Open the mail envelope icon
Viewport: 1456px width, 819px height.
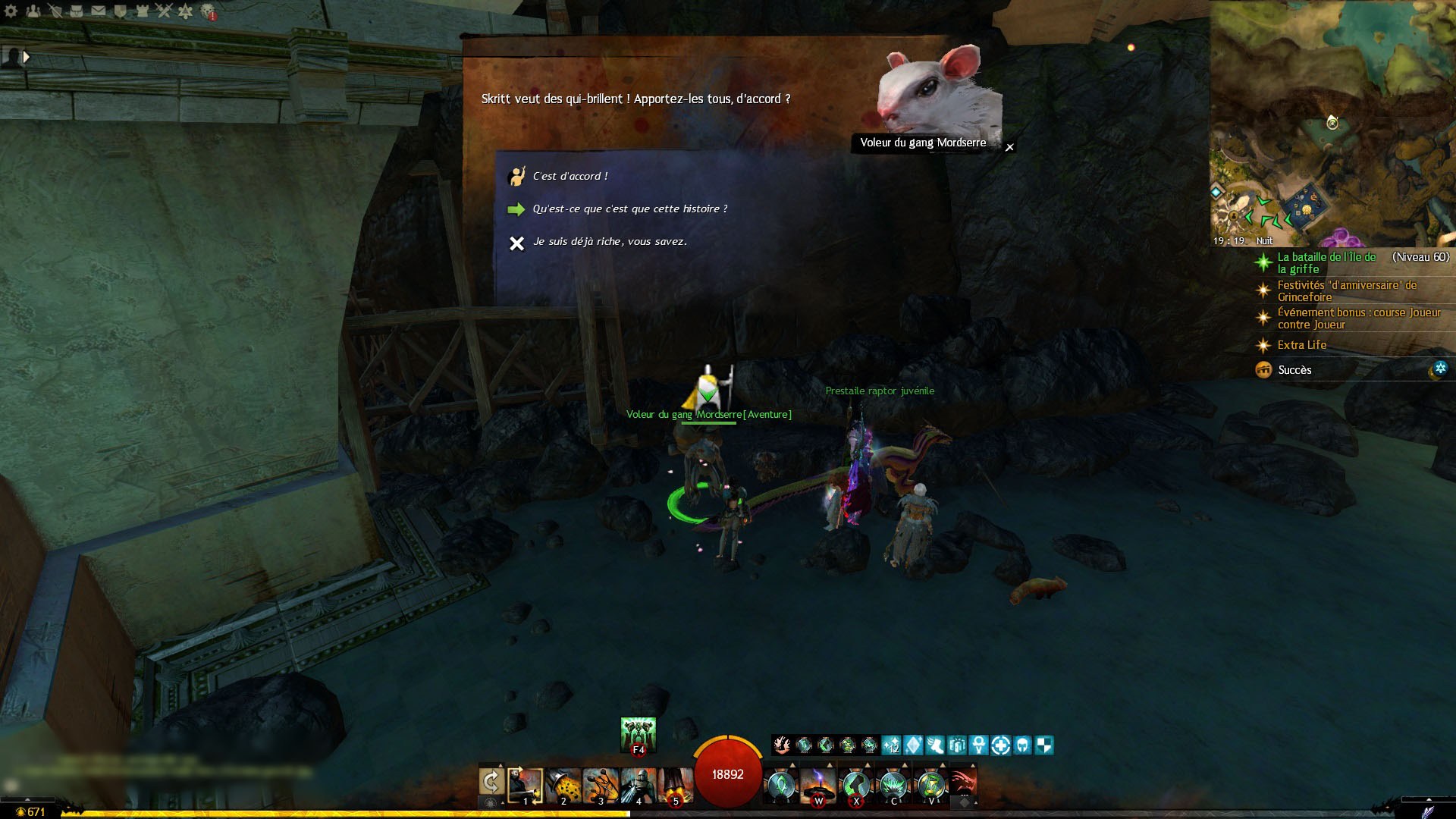(99, 11)
